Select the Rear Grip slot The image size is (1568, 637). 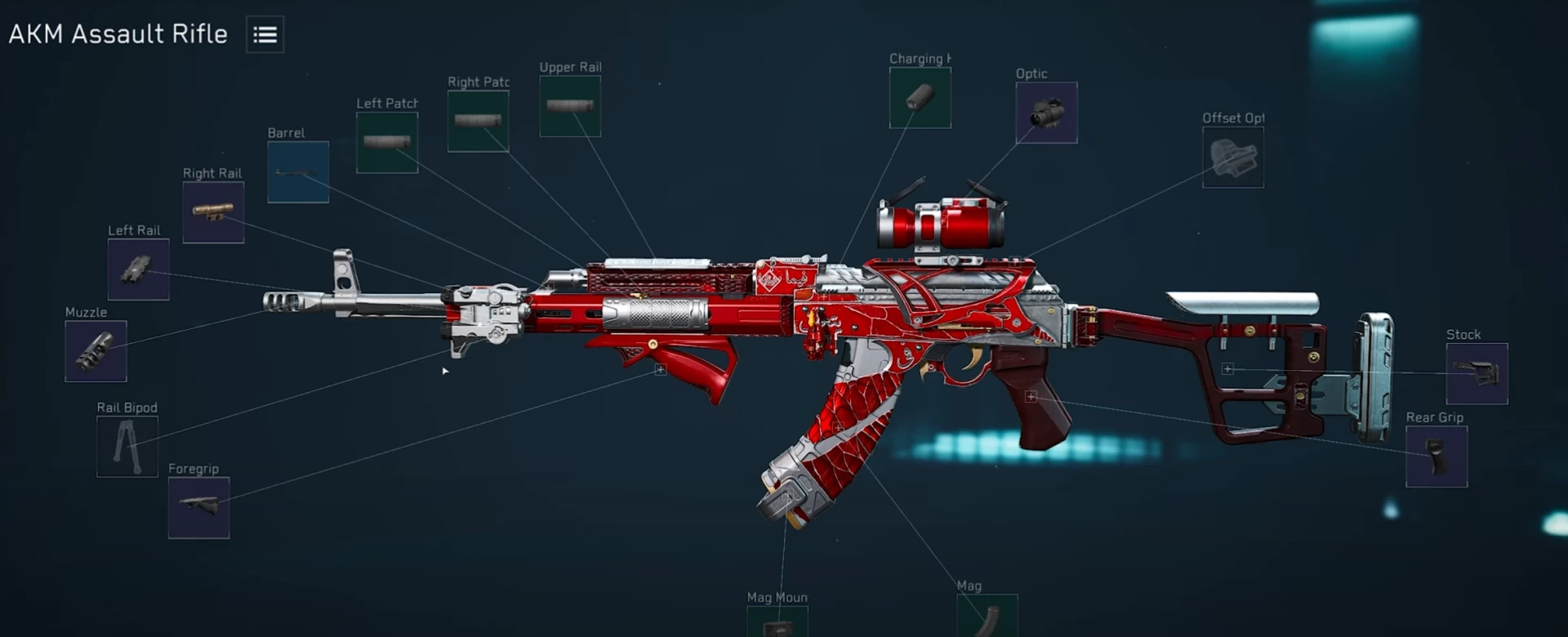click(x=1437, y=457)
